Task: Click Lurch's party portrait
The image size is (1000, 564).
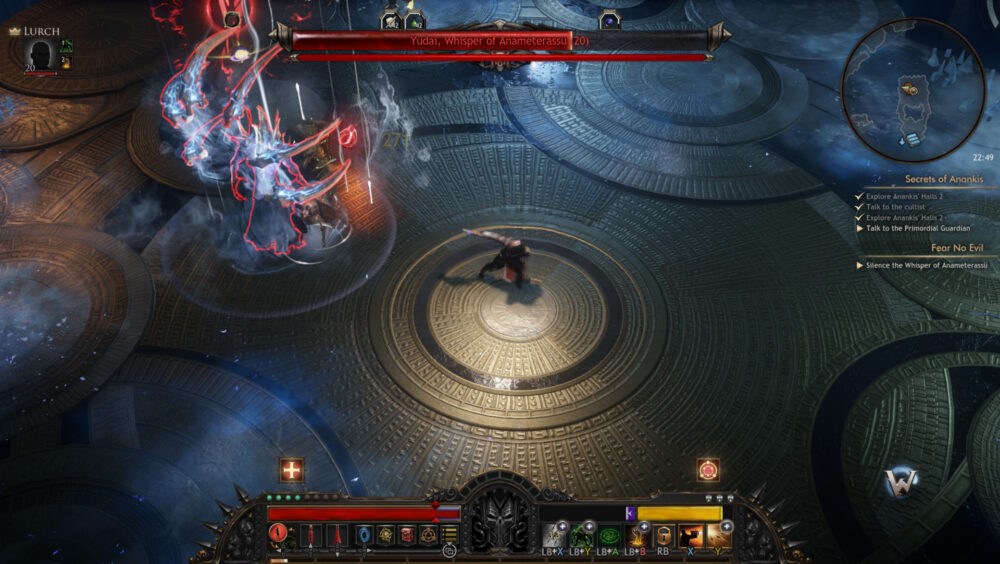Action: pyautogui.click(x=41, y=54)
